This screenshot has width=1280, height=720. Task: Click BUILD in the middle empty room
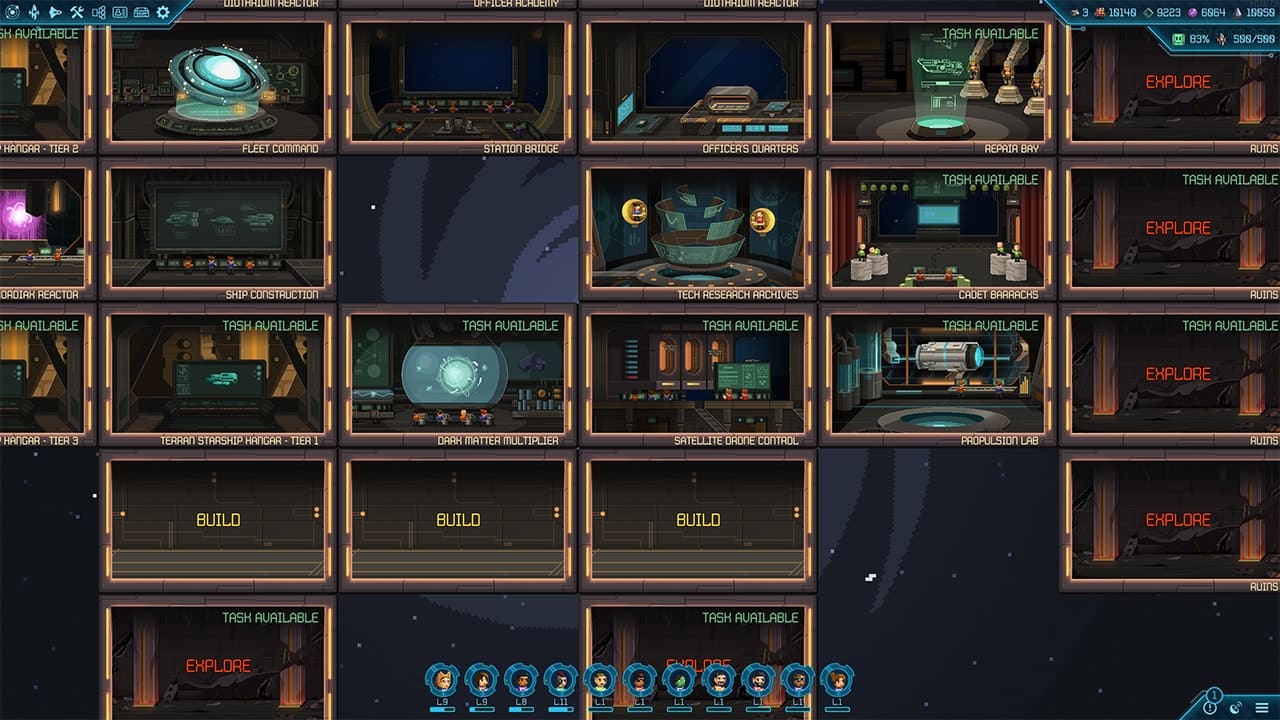(460, 520)
